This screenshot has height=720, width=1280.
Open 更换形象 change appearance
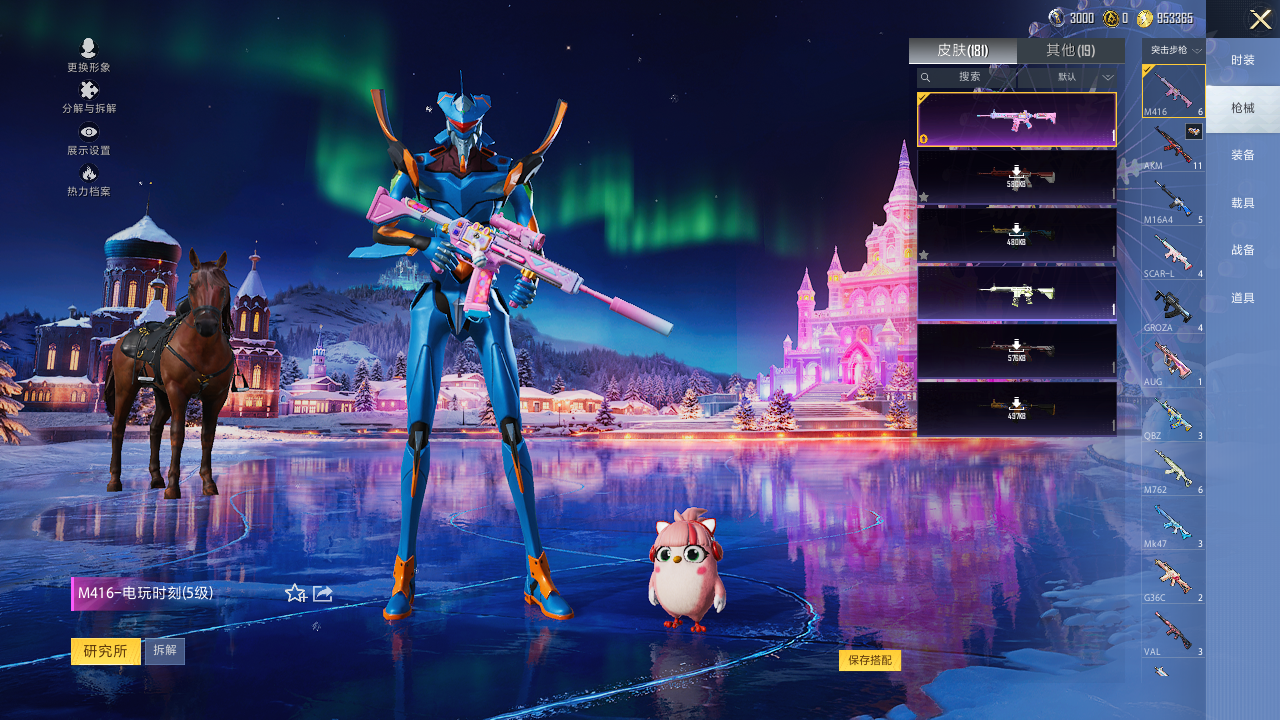(x=89, y=55)
